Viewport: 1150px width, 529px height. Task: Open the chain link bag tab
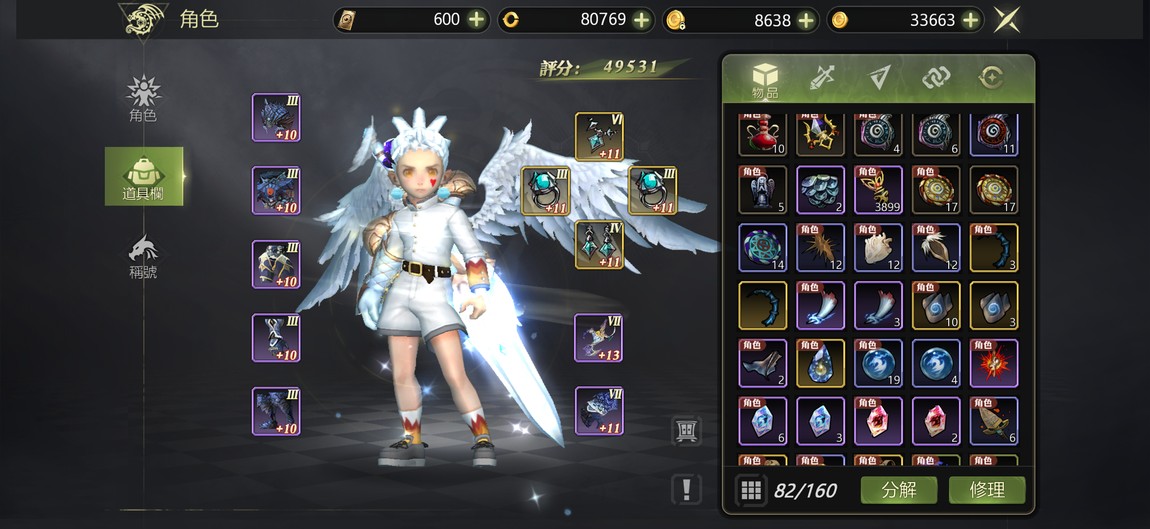934,77
